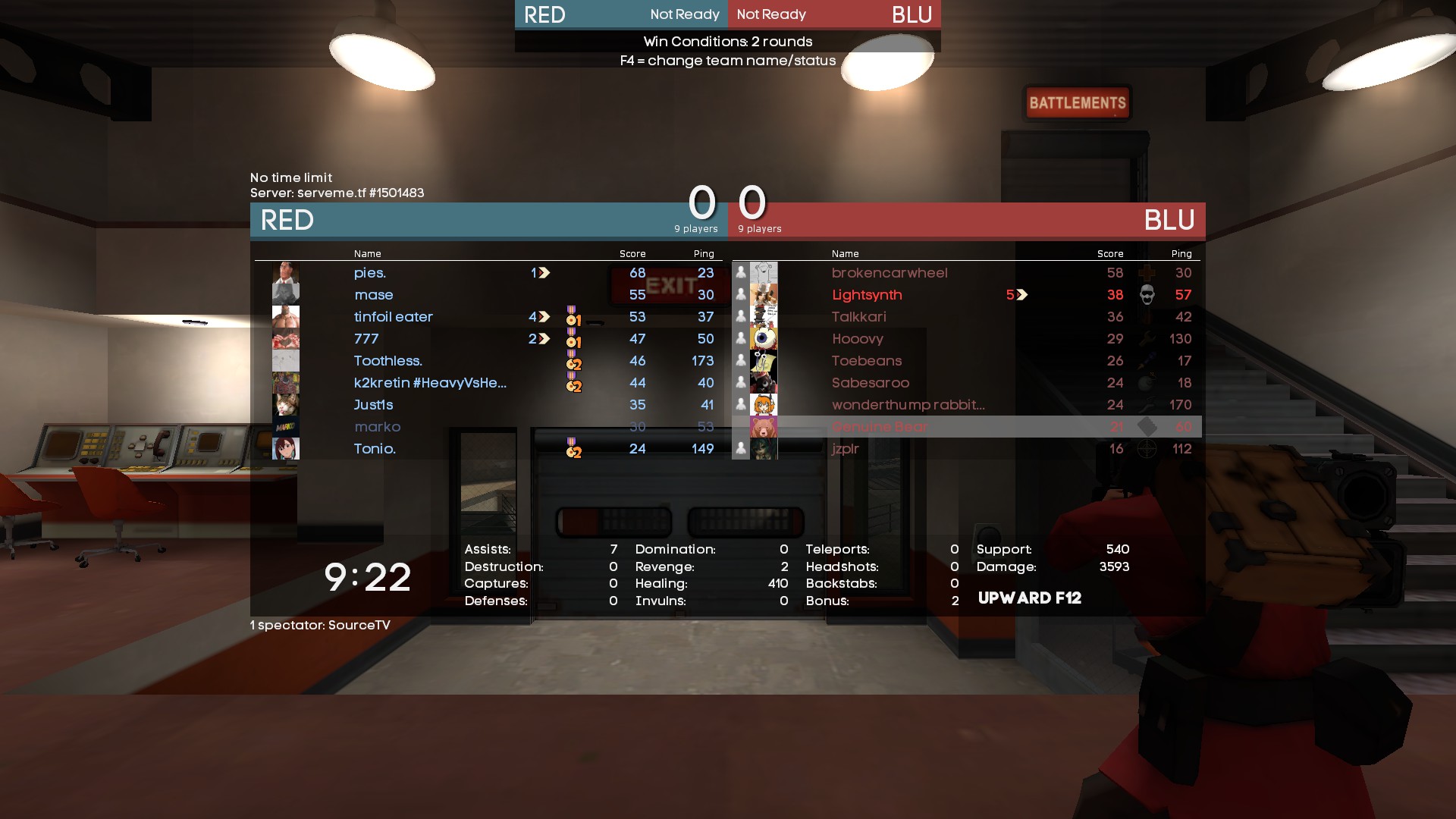Open Hooovy's eyeball avatar thumbnail
The width and height of the screenshot is (1456, 819).
[x=764, y=339]
